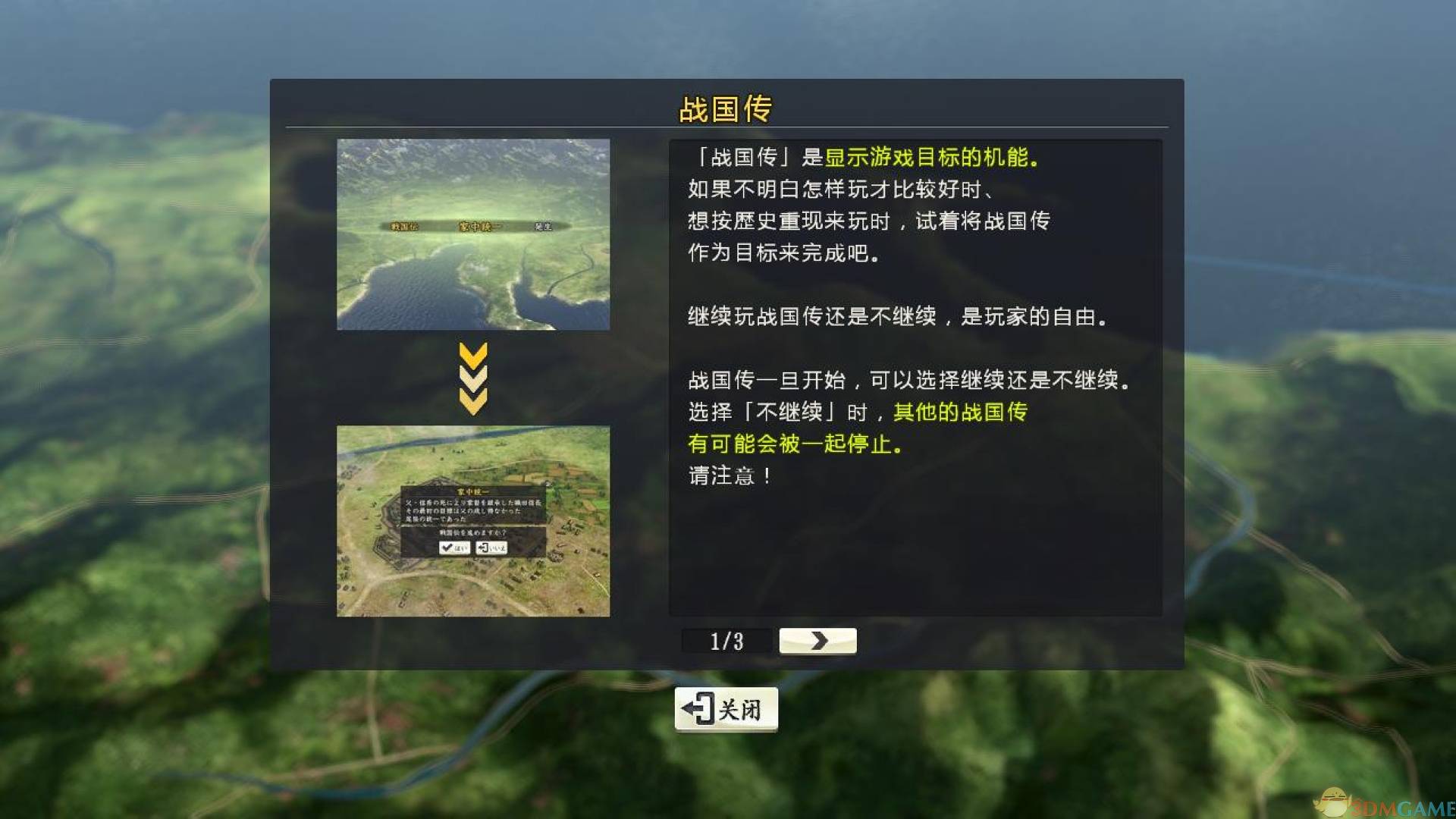
Task: Click the bottom castle screenshot thumbnail
Action: (x=473, y=519)
